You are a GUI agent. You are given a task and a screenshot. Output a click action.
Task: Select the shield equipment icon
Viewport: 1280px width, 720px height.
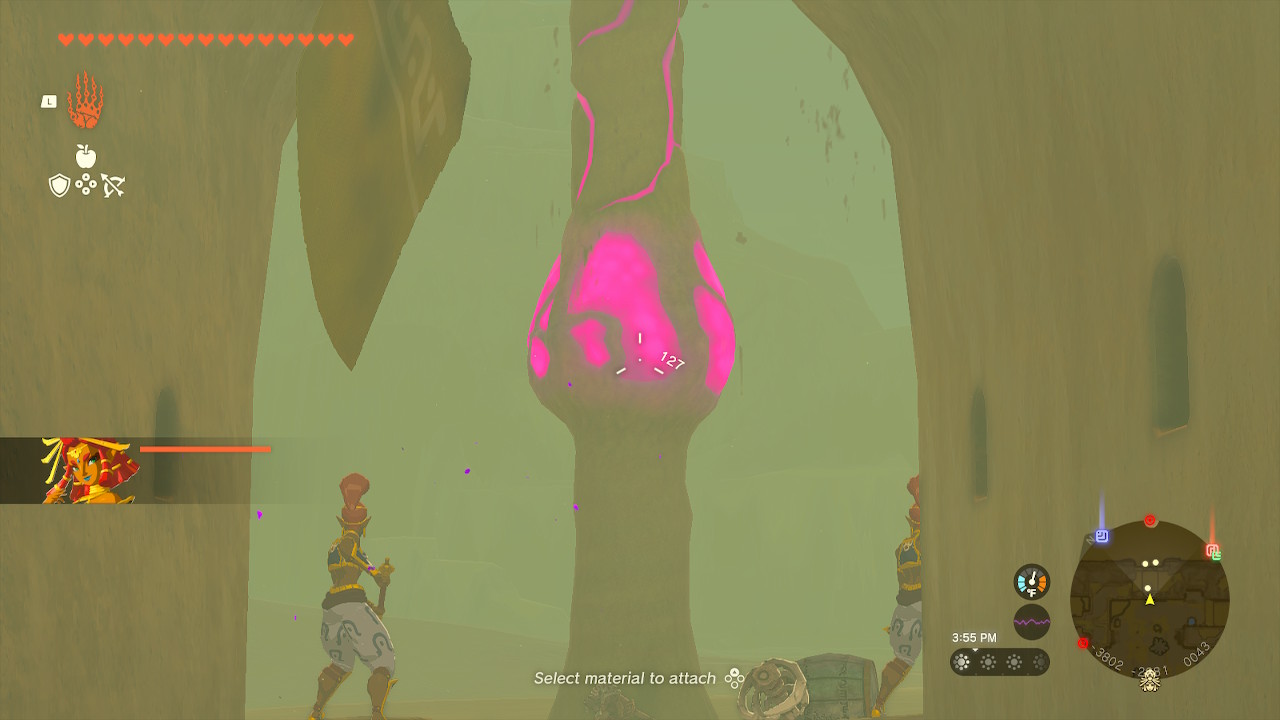(x=60, y=186)
